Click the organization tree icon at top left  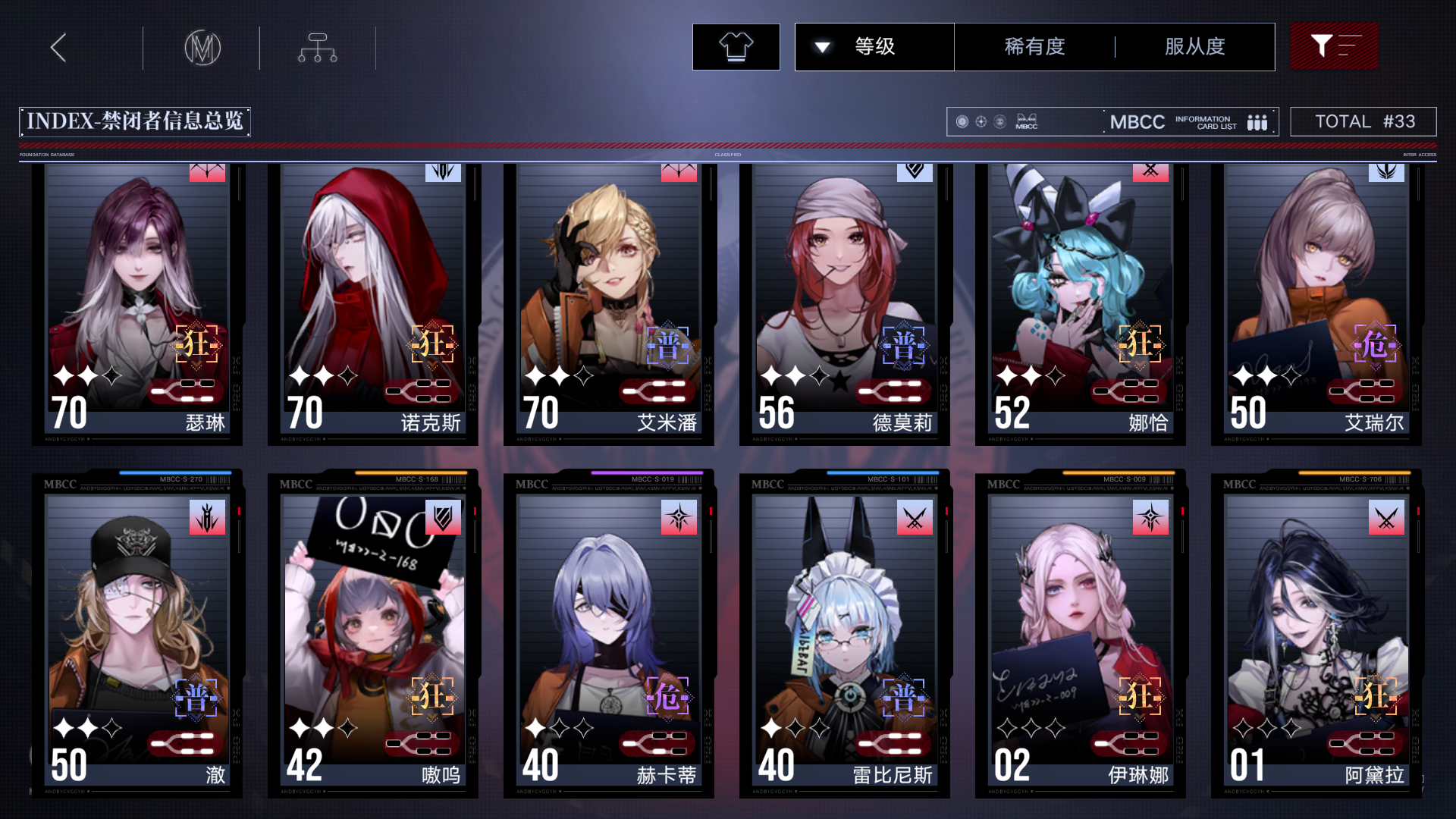pyautogui.click(x=316, y=46)
